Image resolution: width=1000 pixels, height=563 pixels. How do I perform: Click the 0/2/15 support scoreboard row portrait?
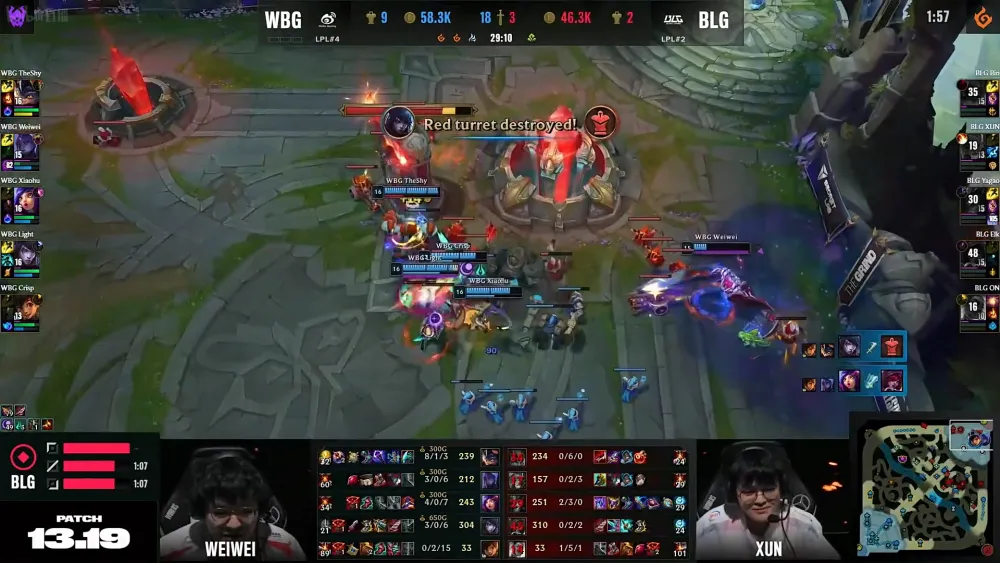pyautogui.click(x=490, y=549)
